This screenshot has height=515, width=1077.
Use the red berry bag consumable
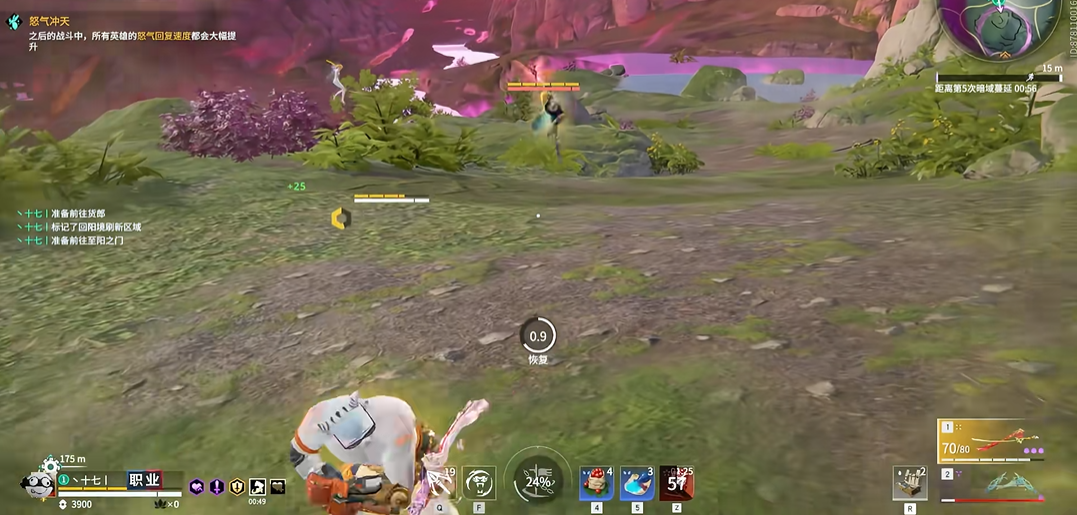(x=597, y=483)
